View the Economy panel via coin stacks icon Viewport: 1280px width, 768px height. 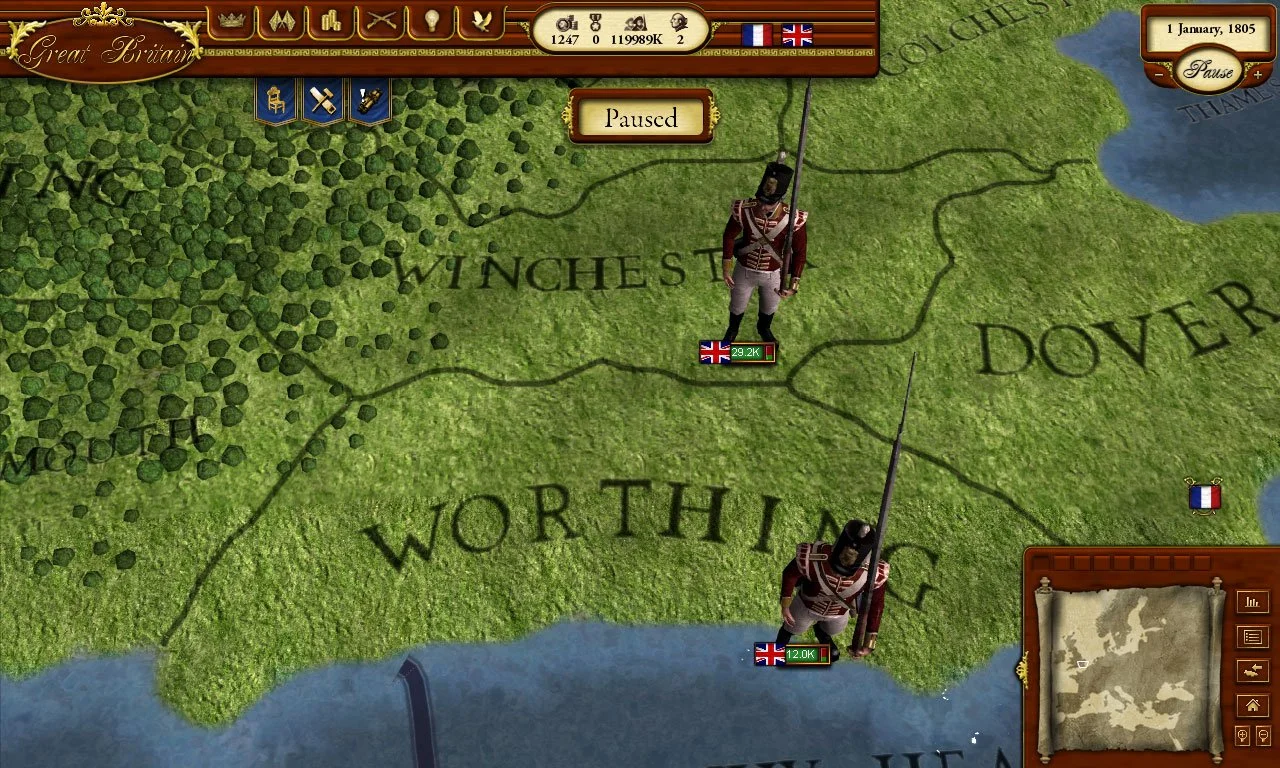pyautogui.click(x=330, y=22)
